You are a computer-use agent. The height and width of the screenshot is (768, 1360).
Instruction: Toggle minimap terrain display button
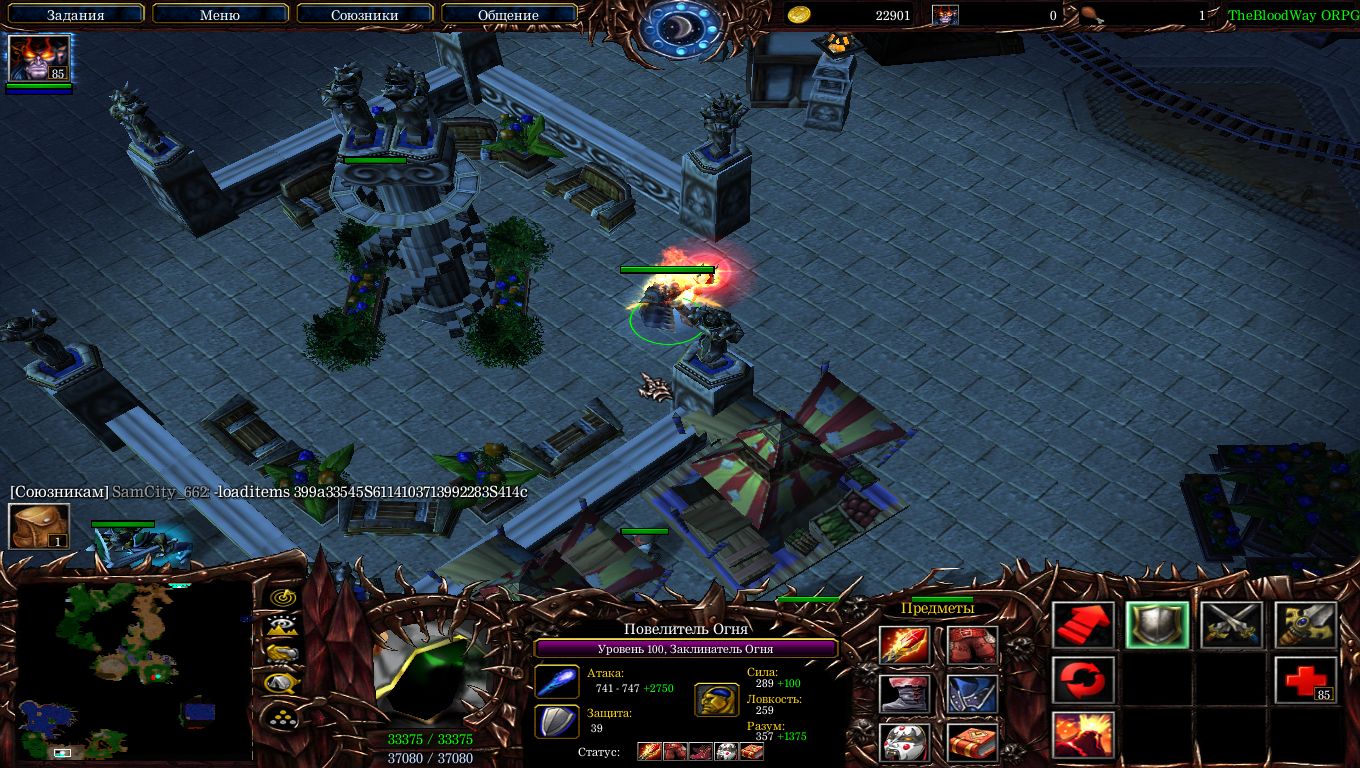pyautogui.click(x=283, y=626)
